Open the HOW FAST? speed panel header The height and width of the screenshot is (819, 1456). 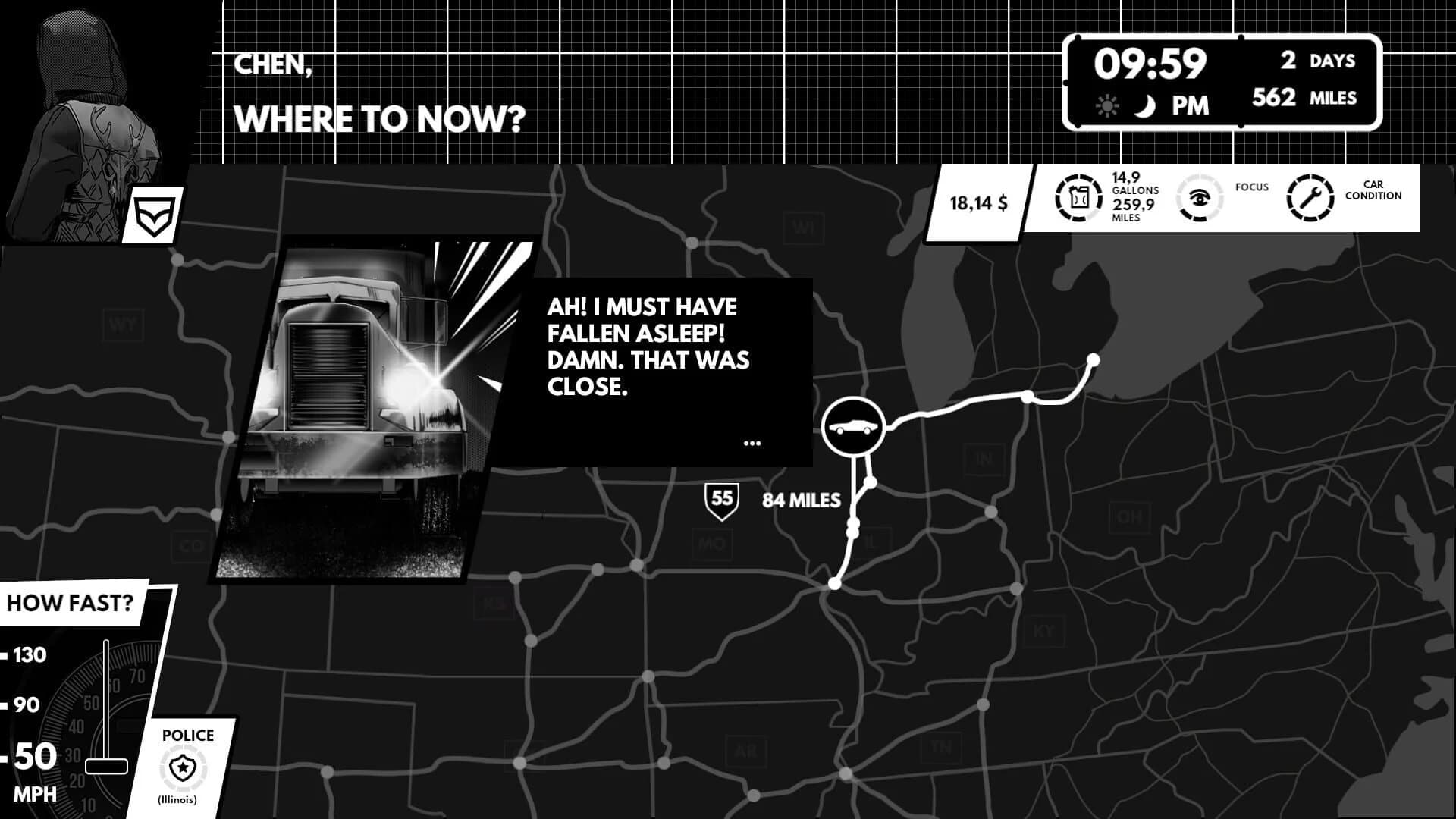point(70,604)
